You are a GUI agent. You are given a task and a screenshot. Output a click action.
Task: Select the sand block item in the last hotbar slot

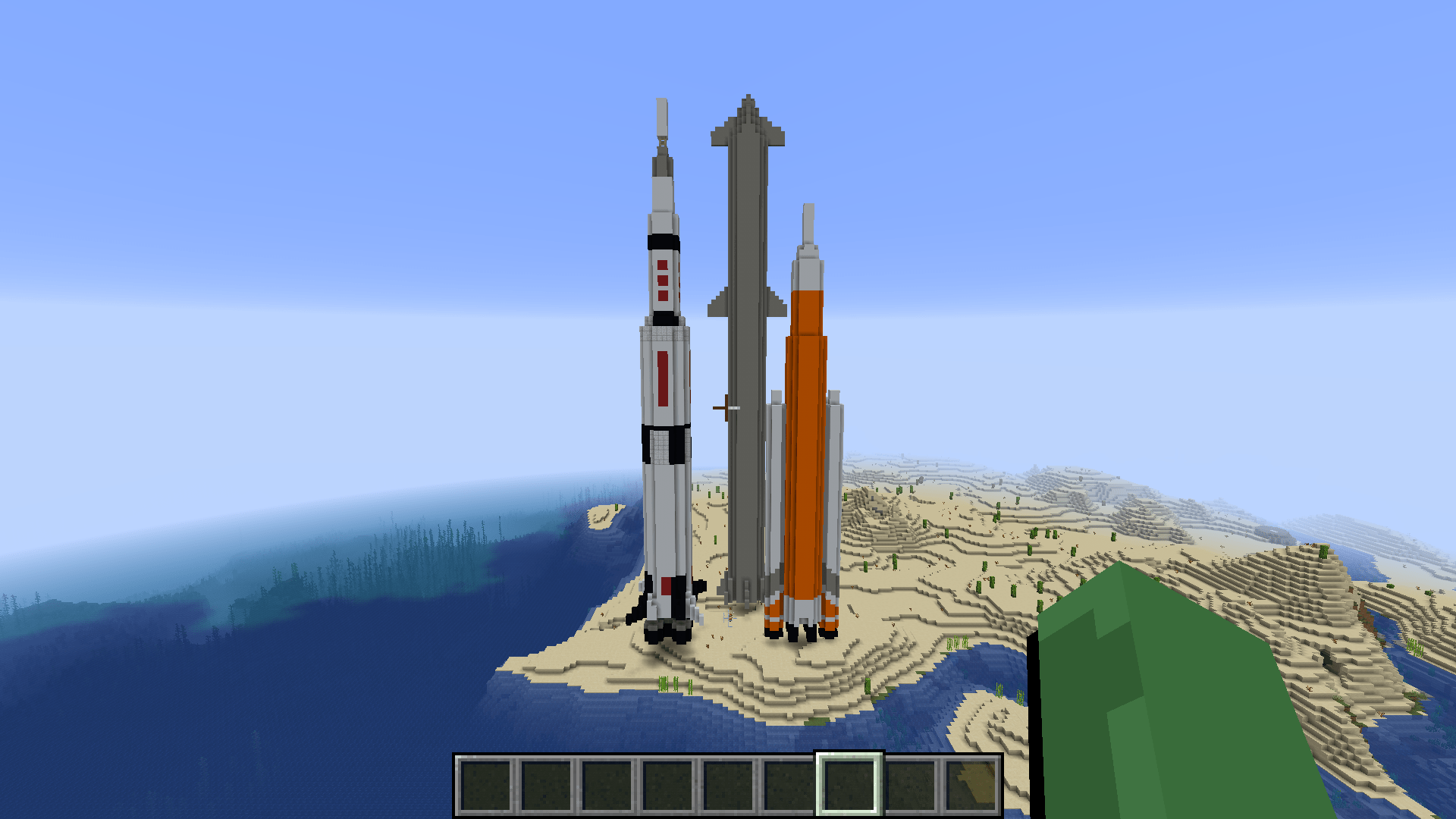[971, 784]
